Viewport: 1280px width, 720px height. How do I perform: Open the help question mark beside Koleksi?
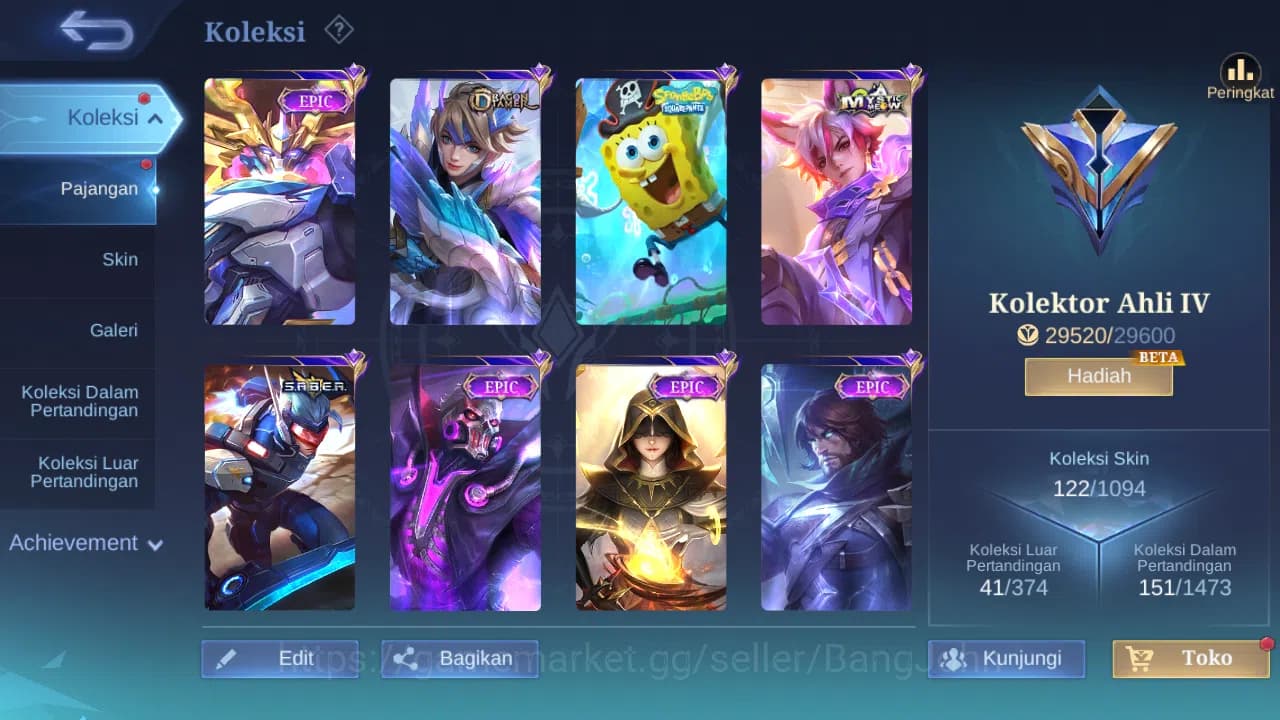click(339, 30)
